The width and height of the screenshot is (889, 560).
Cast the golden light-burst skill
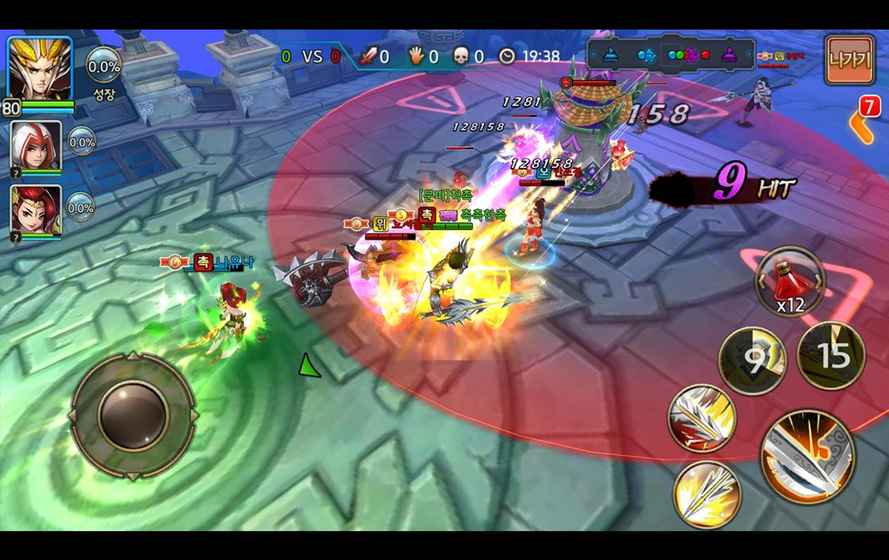[707, 495]
